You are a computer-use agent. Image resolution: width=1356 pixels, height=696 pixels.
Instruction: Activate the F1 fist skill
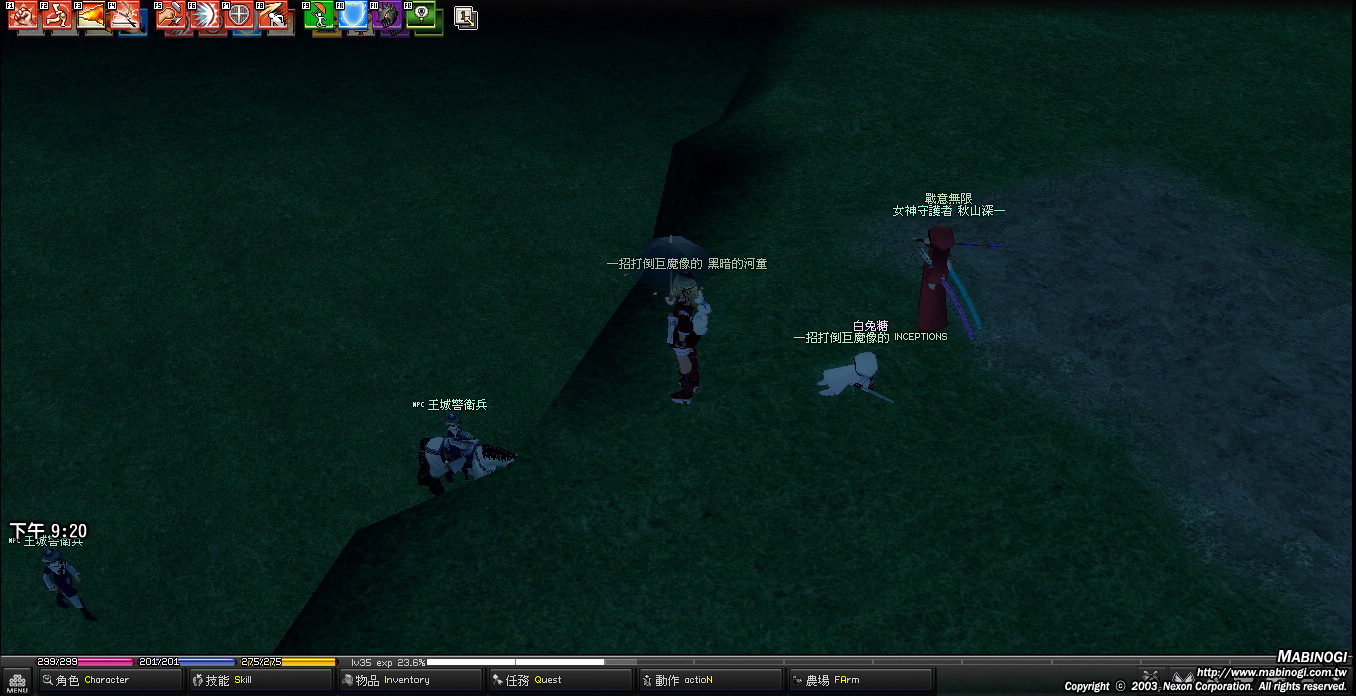coord(22,16)
